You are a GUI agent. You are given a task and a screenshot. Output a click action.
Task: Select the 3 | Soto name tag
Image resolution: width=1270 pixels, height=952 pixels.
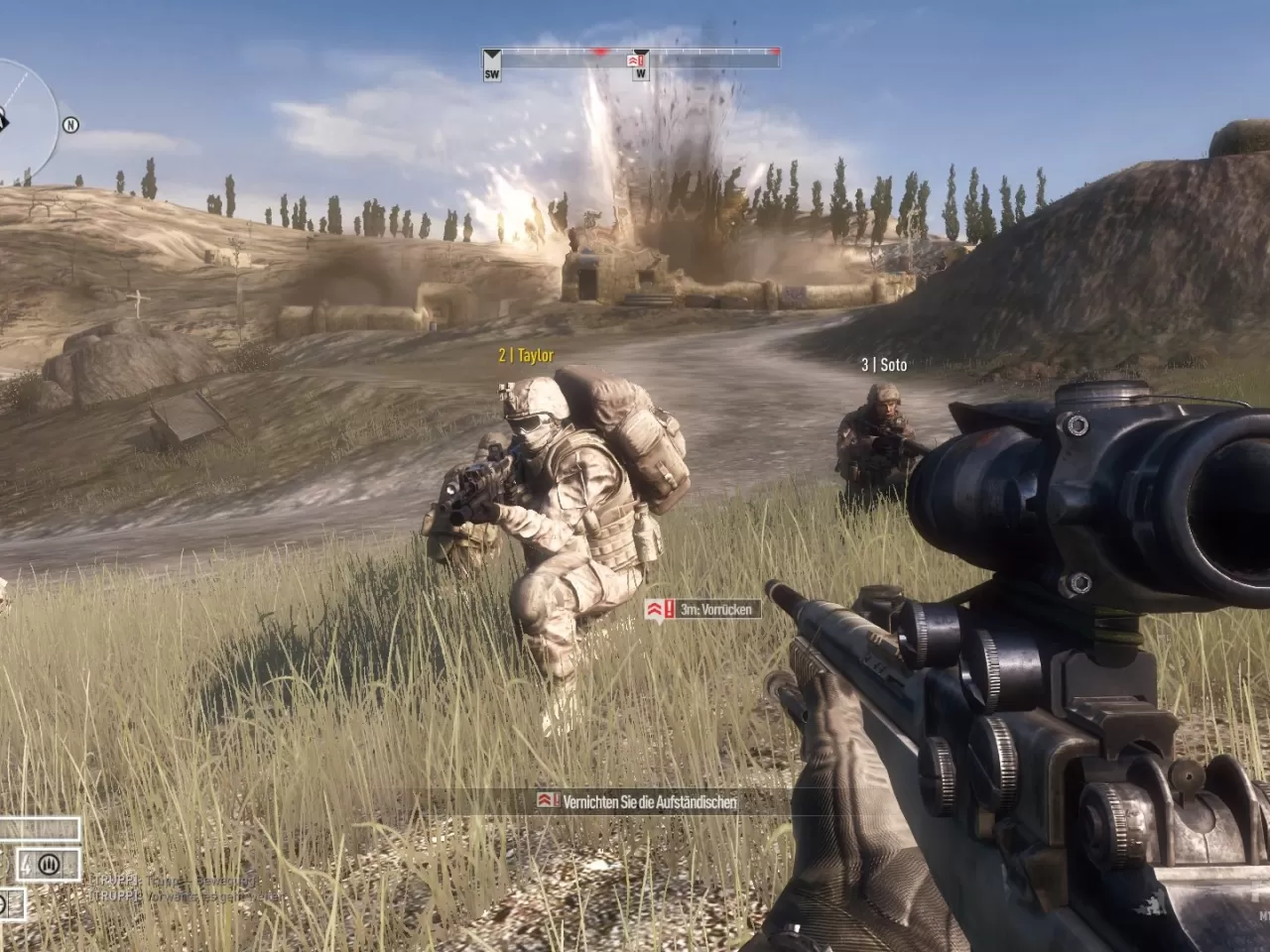pos(883,363)
